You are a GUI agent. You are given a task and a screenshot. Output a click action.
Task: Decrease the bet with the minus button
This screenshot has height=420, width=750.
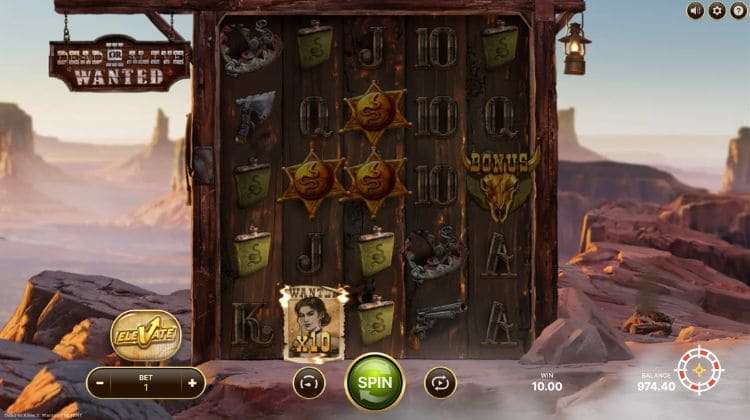coord(100,381)
